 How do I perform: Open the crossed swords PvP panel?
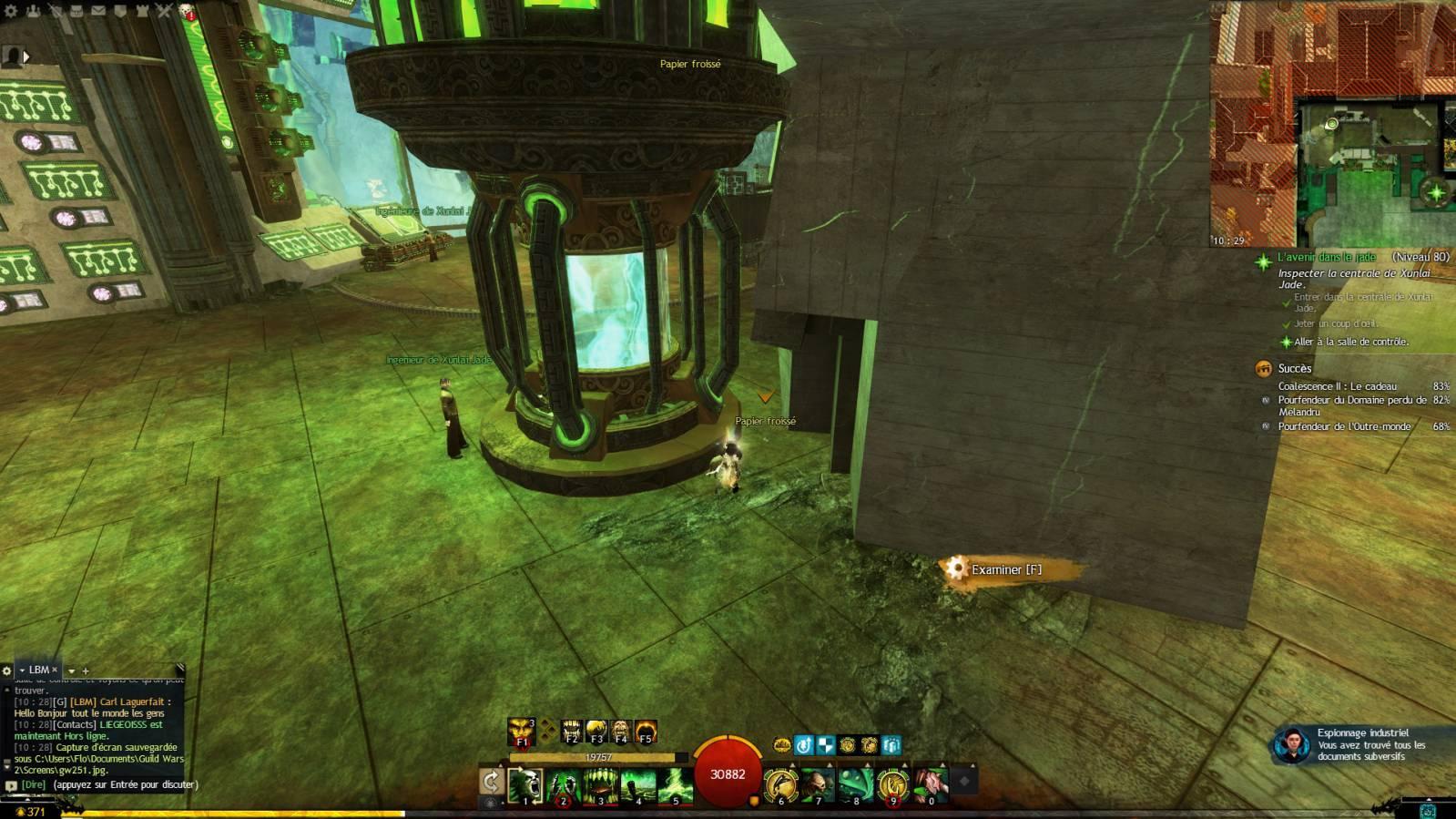tap(164, 11)
